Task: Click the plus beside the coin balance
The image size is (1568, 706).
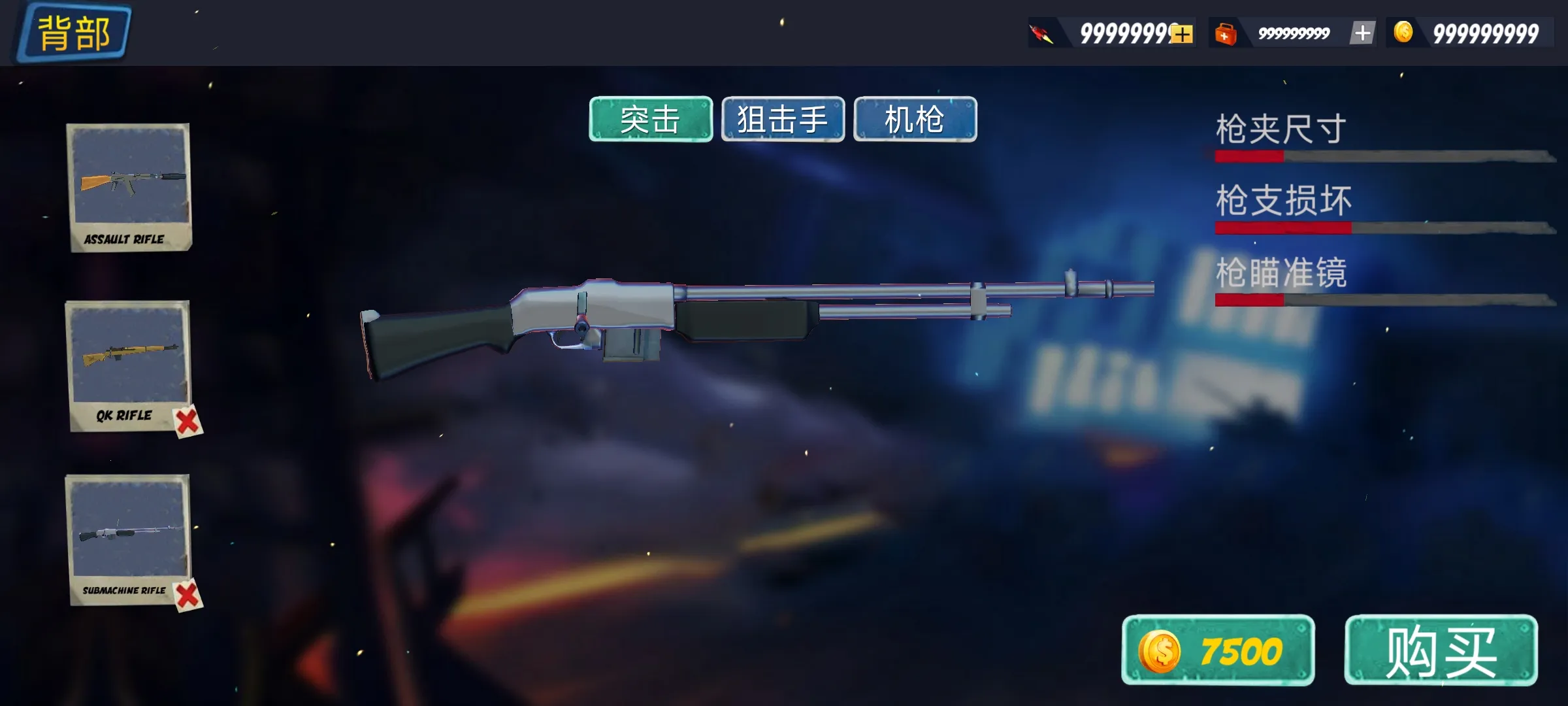Action: point(1362,31)
